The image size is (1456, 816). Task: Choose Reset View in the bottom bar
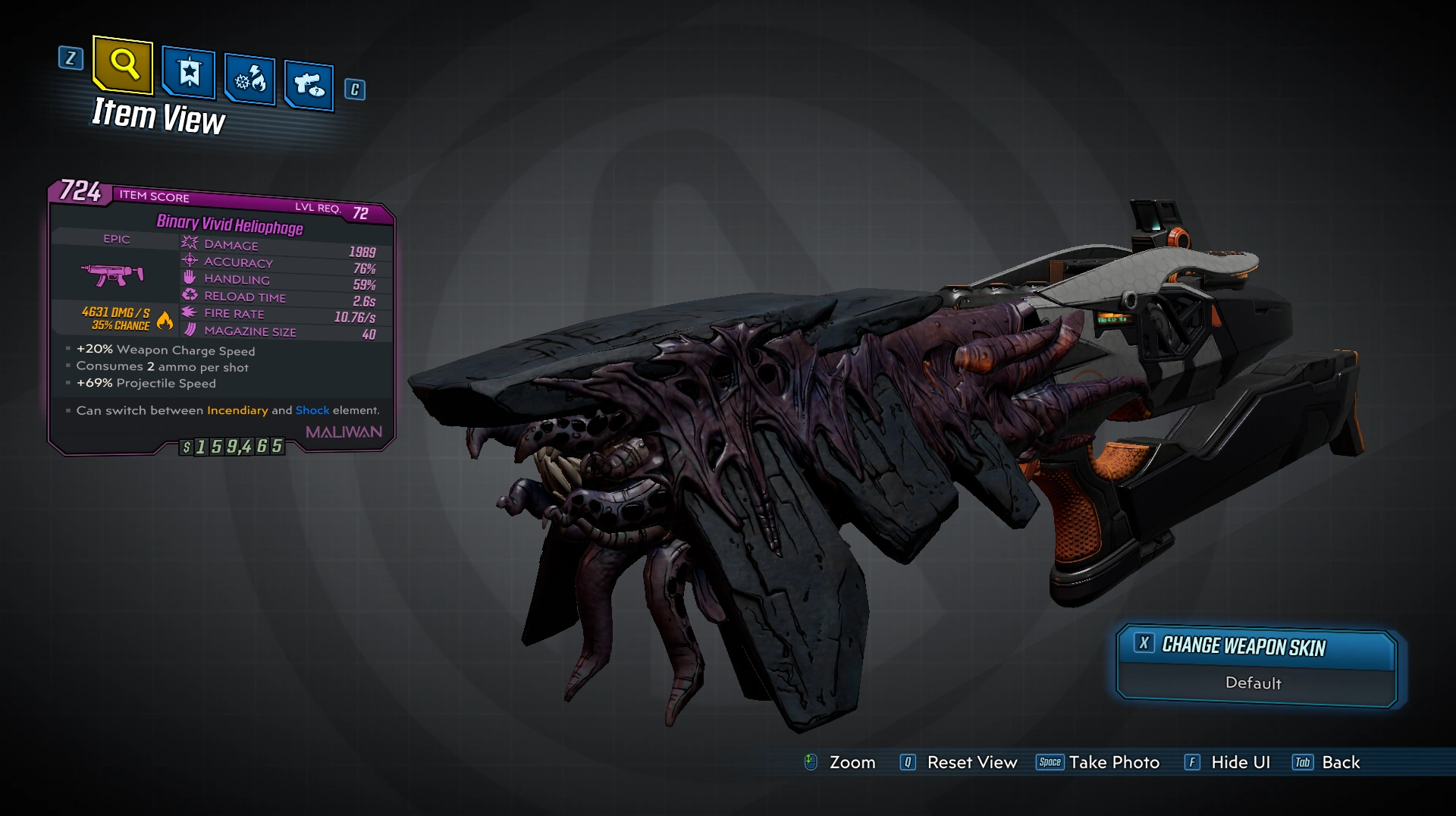pyautogui.click(x=959, y=762)
